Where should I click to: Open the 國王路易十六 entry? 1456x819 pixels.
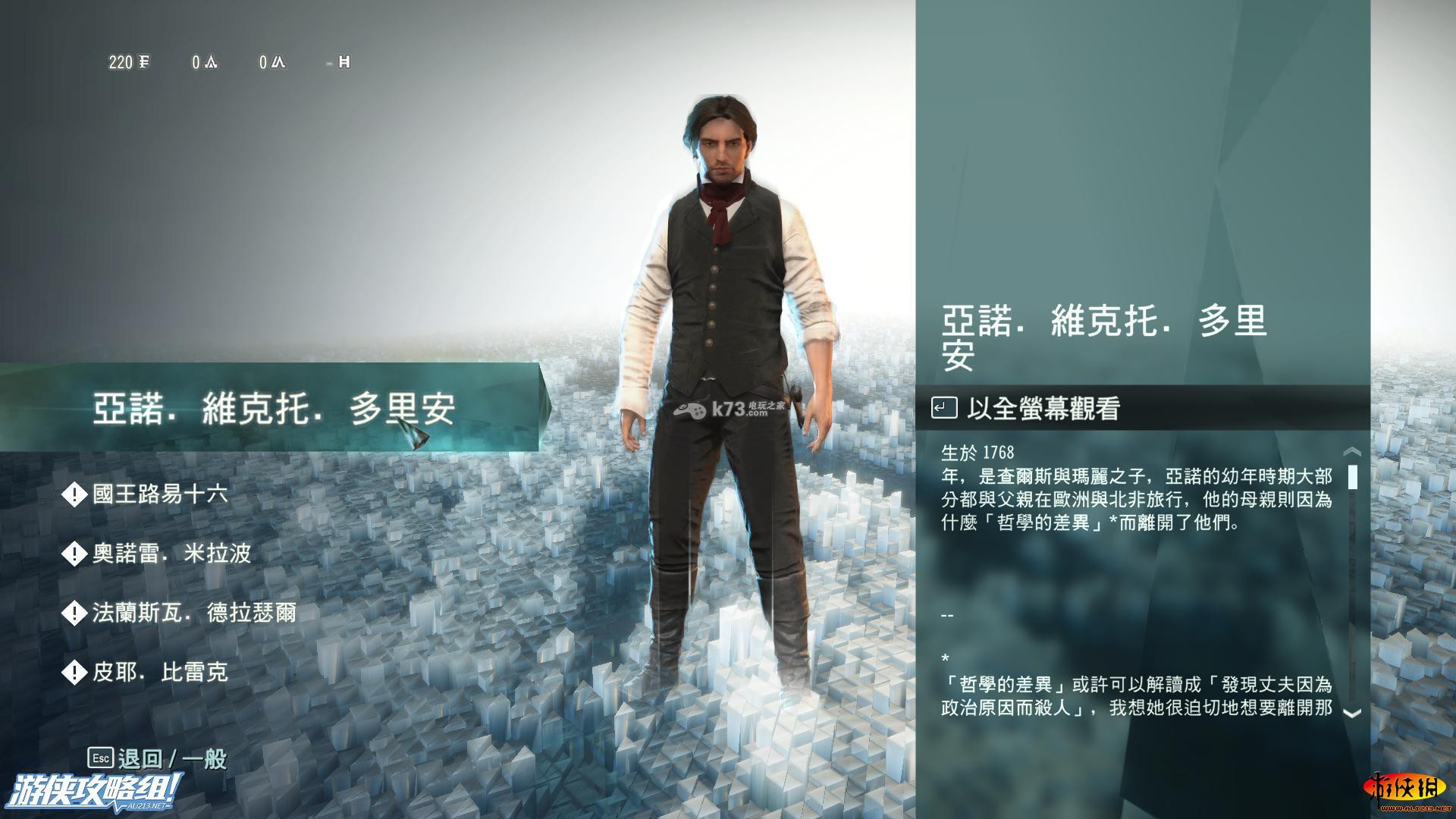coord(159,495)
